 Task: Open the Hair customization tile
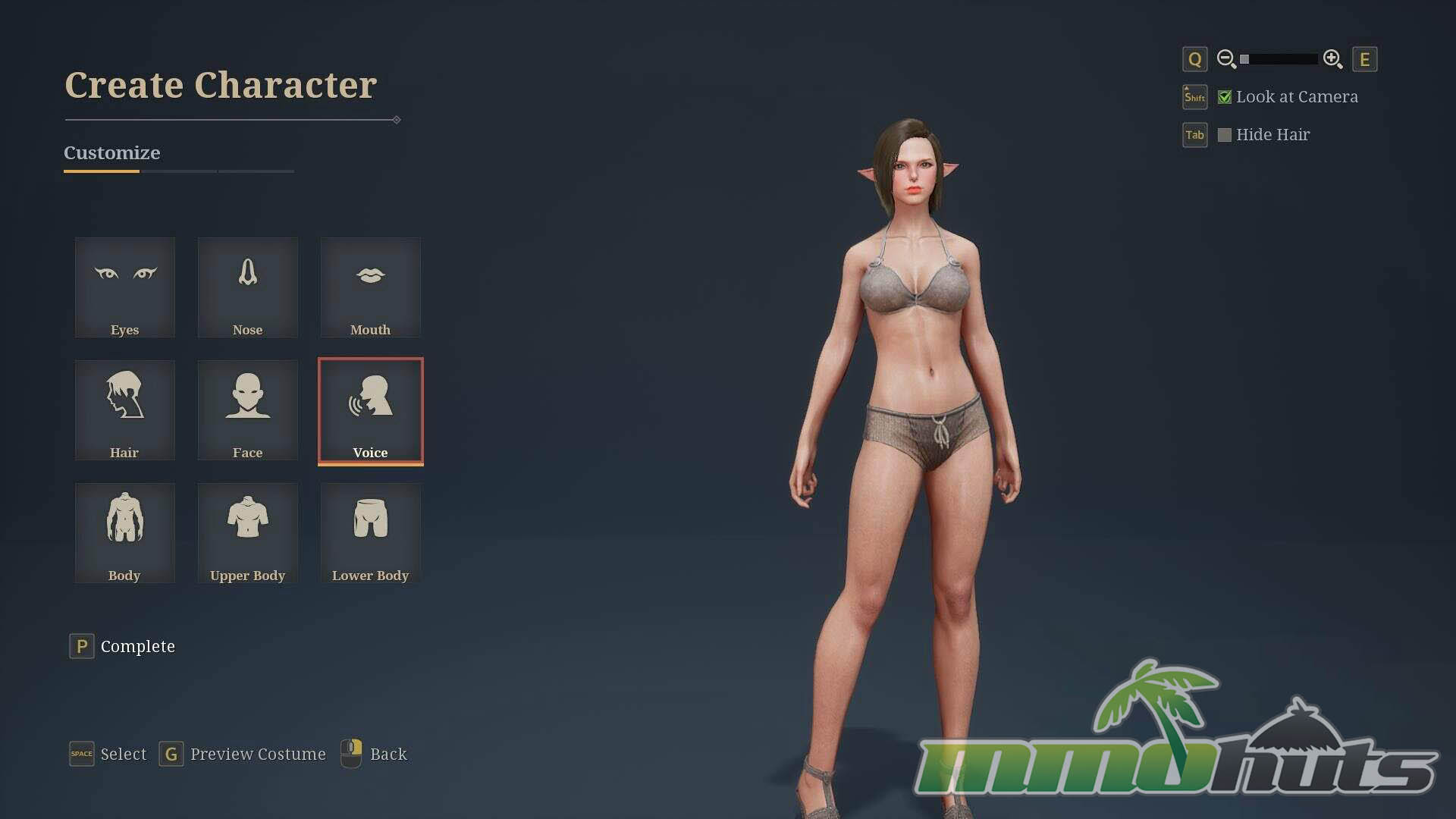click(x=125, y=410)
